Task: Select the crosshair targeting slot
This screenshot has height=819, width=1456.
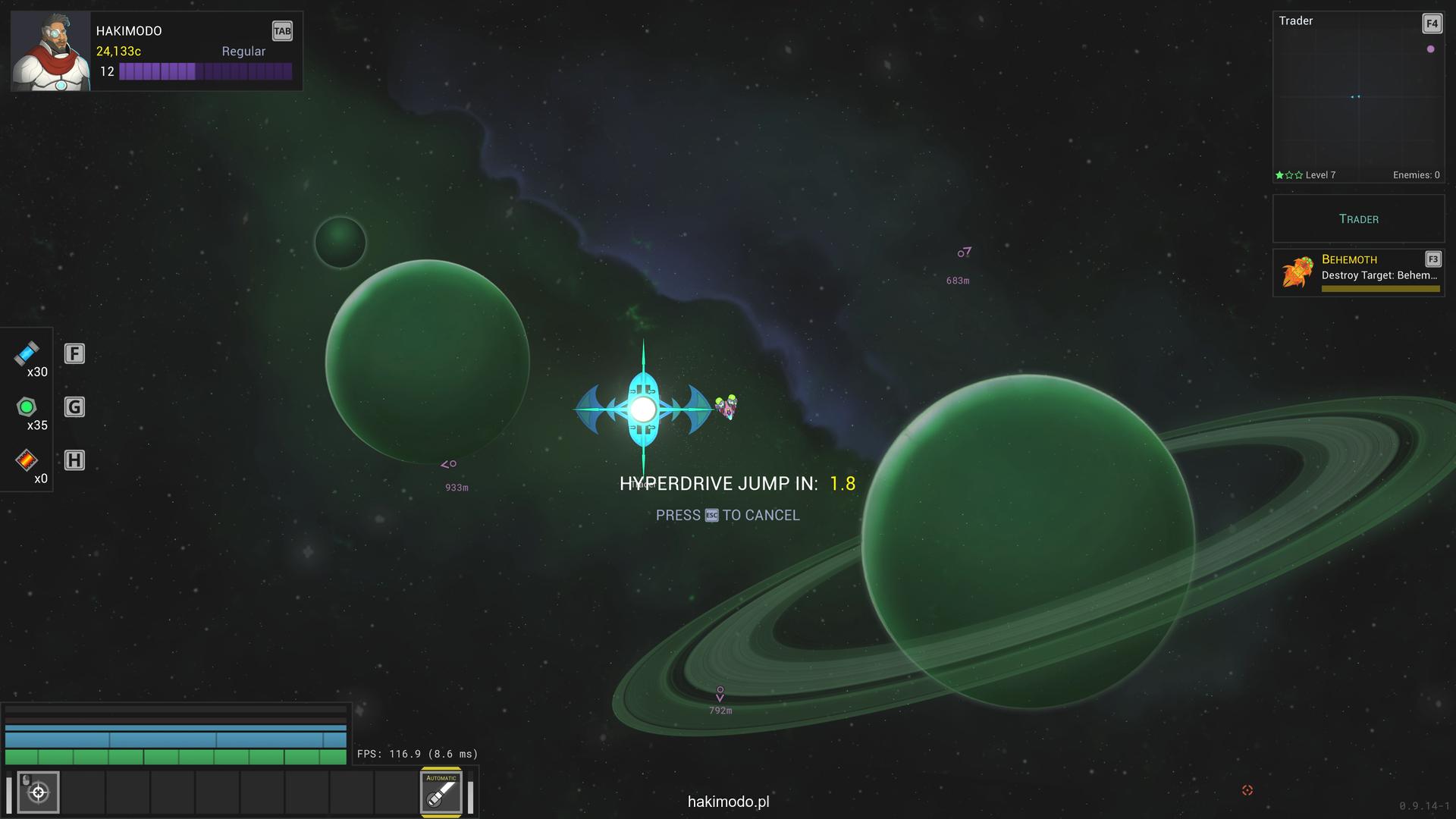Action: [x=38, y=792]
